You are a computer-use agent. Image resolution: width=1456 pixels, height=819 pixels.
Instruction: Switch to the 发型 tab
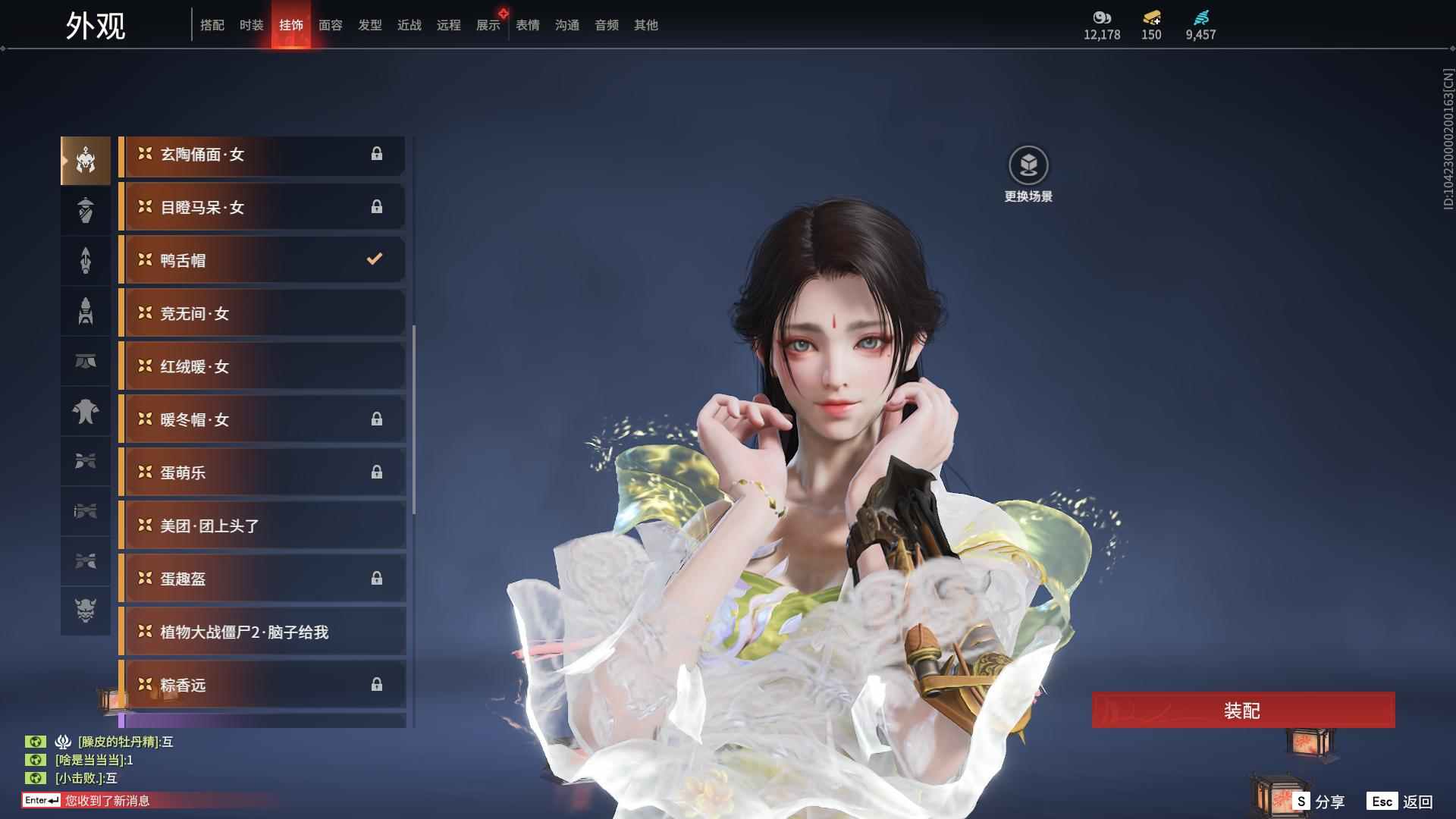(369, 24)
